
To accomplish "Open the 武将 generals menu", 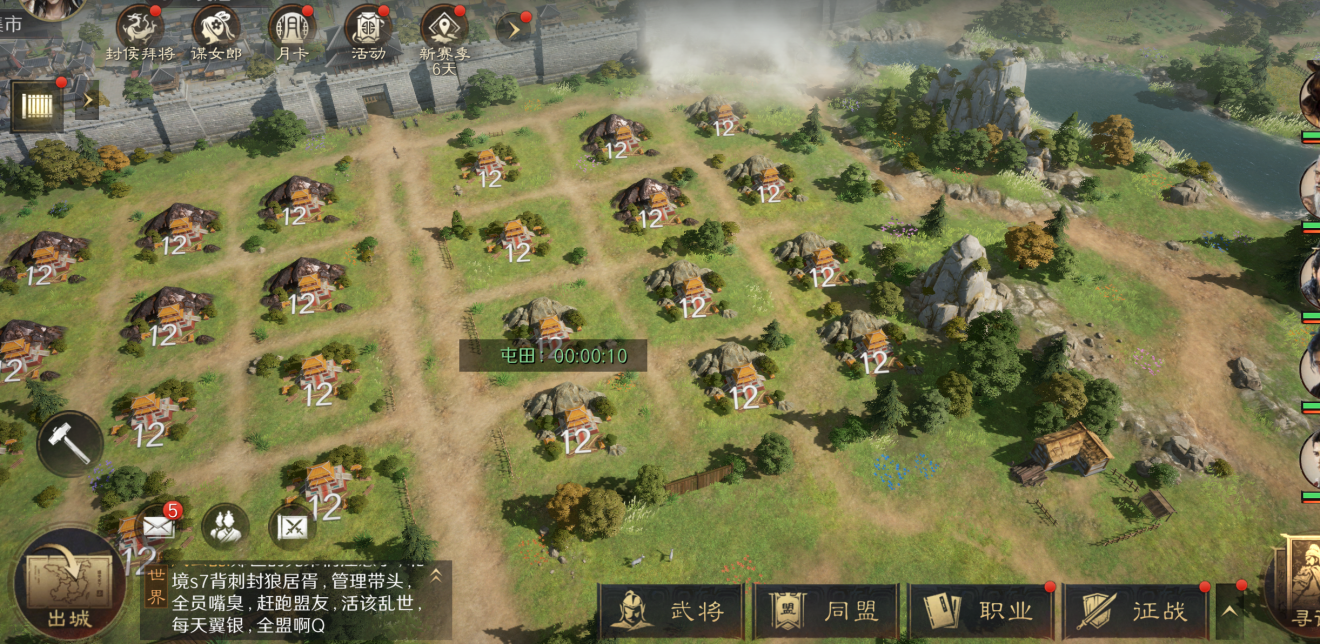I will (x=672, y=611).
